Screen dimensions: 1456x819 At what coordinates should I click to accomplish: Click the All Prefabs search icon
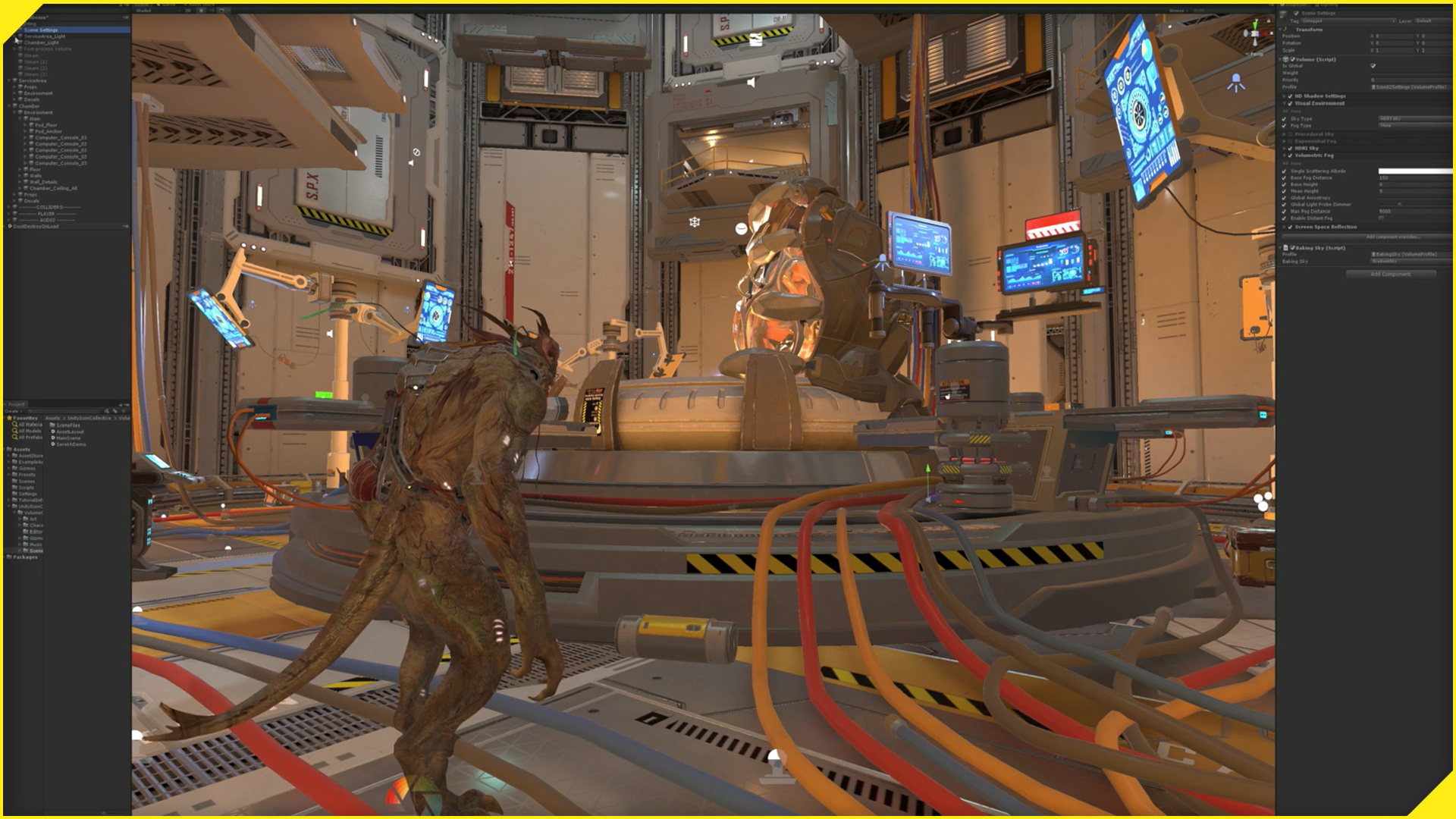pos(14,437)
